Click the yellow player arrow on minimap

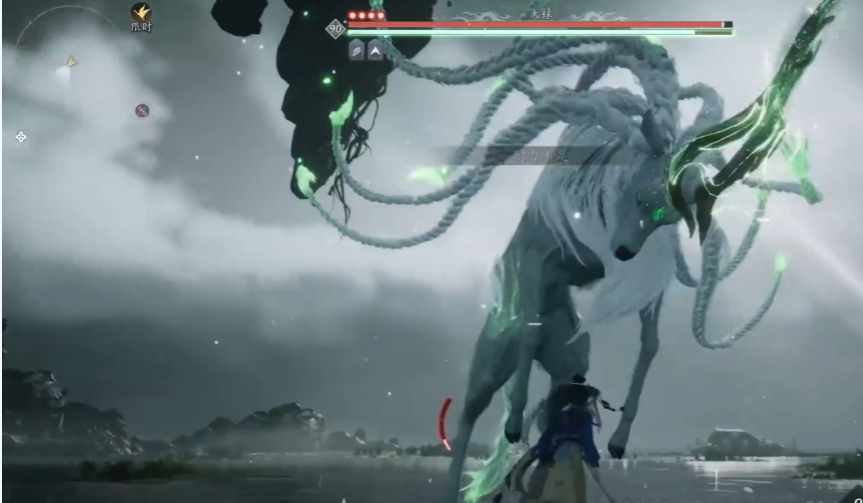71,62
